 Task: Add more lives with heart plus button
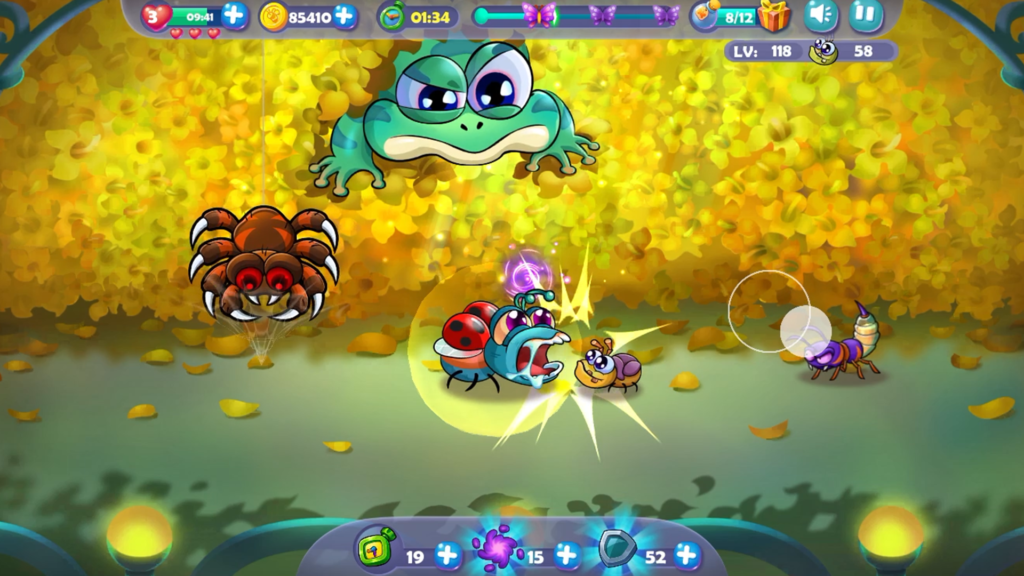234,15
